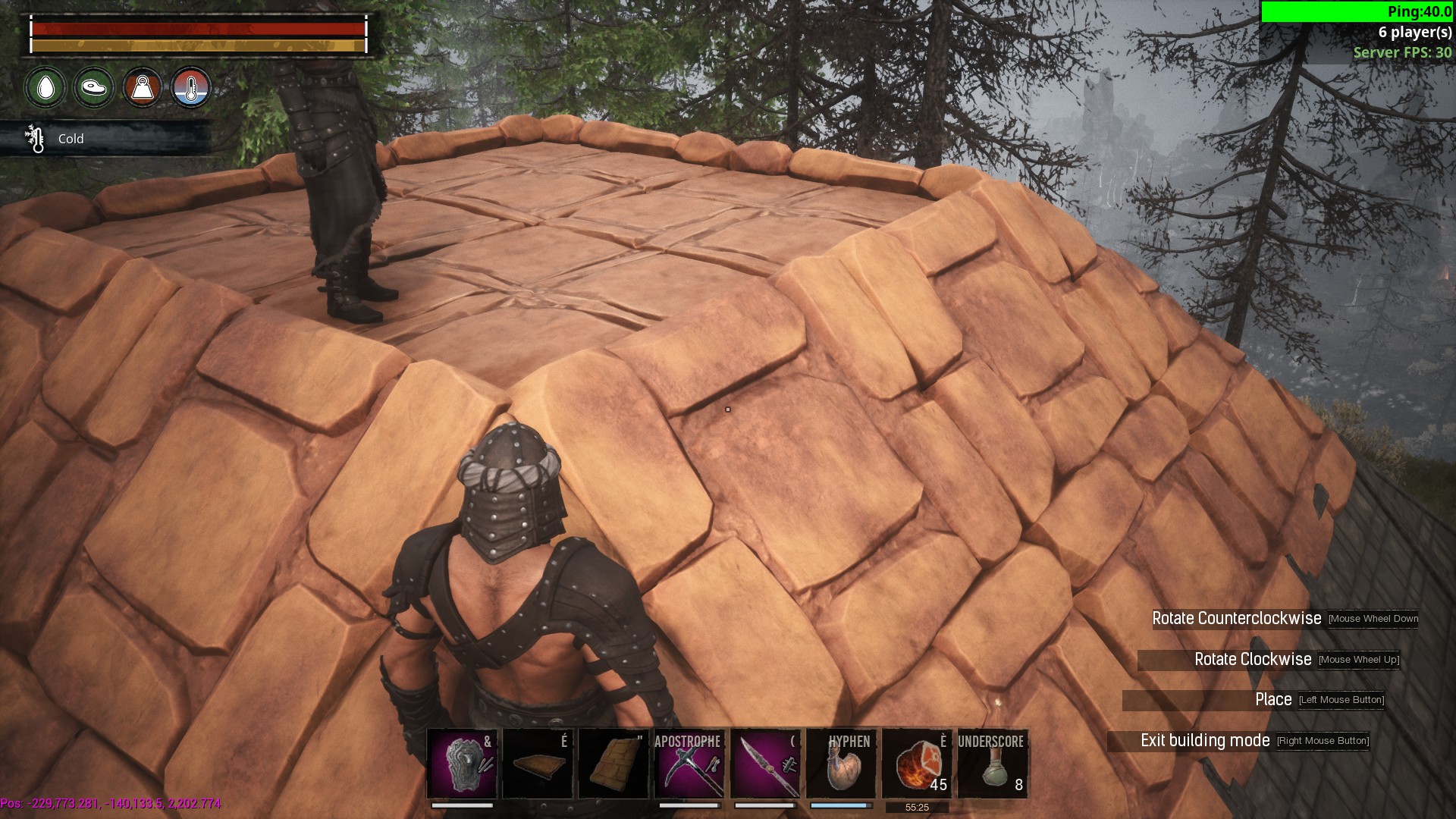
Task: Equip the pickaxe from the hotbar
Action: (x=689, y=764)
